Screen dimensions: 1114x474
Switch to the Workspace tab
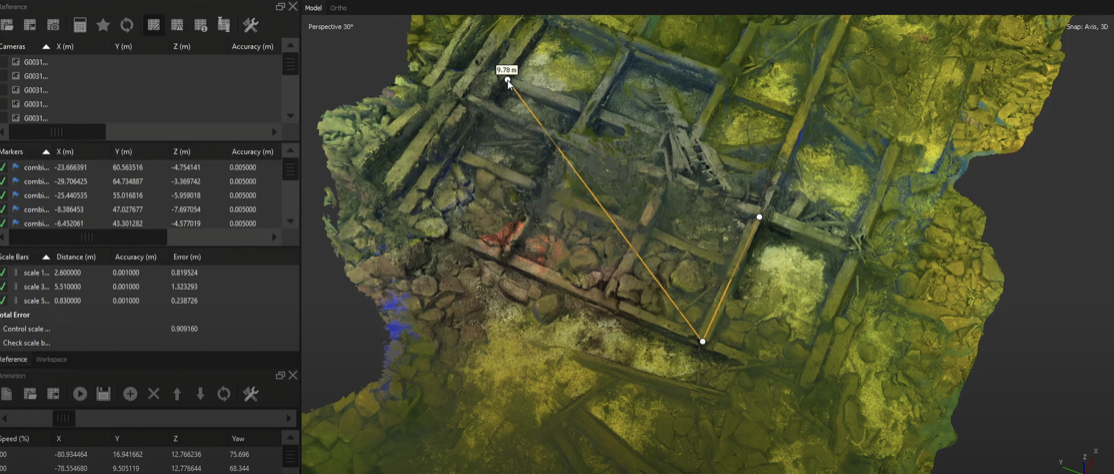point(51,359)
